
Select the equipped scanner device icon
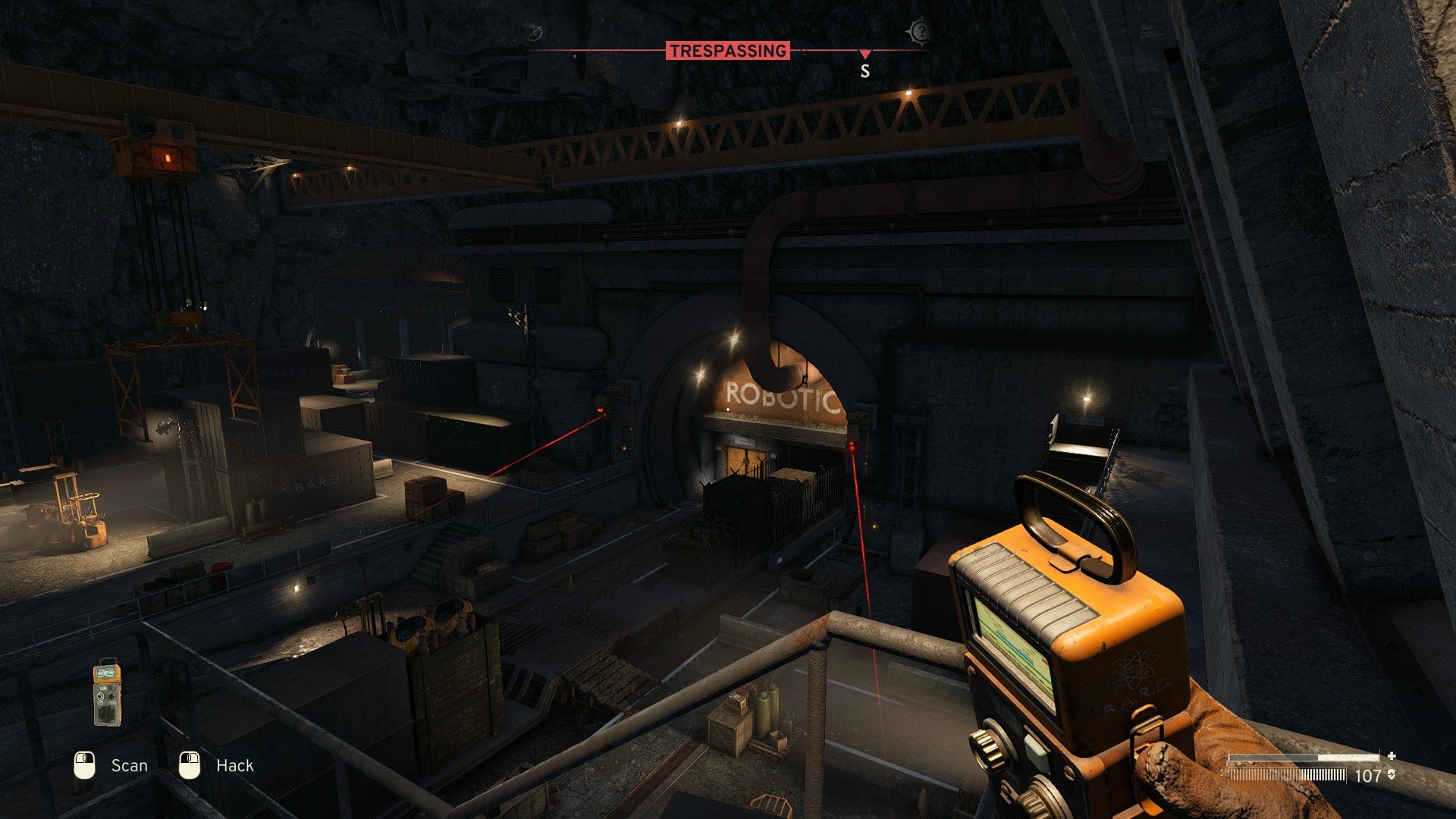point(107,692)
